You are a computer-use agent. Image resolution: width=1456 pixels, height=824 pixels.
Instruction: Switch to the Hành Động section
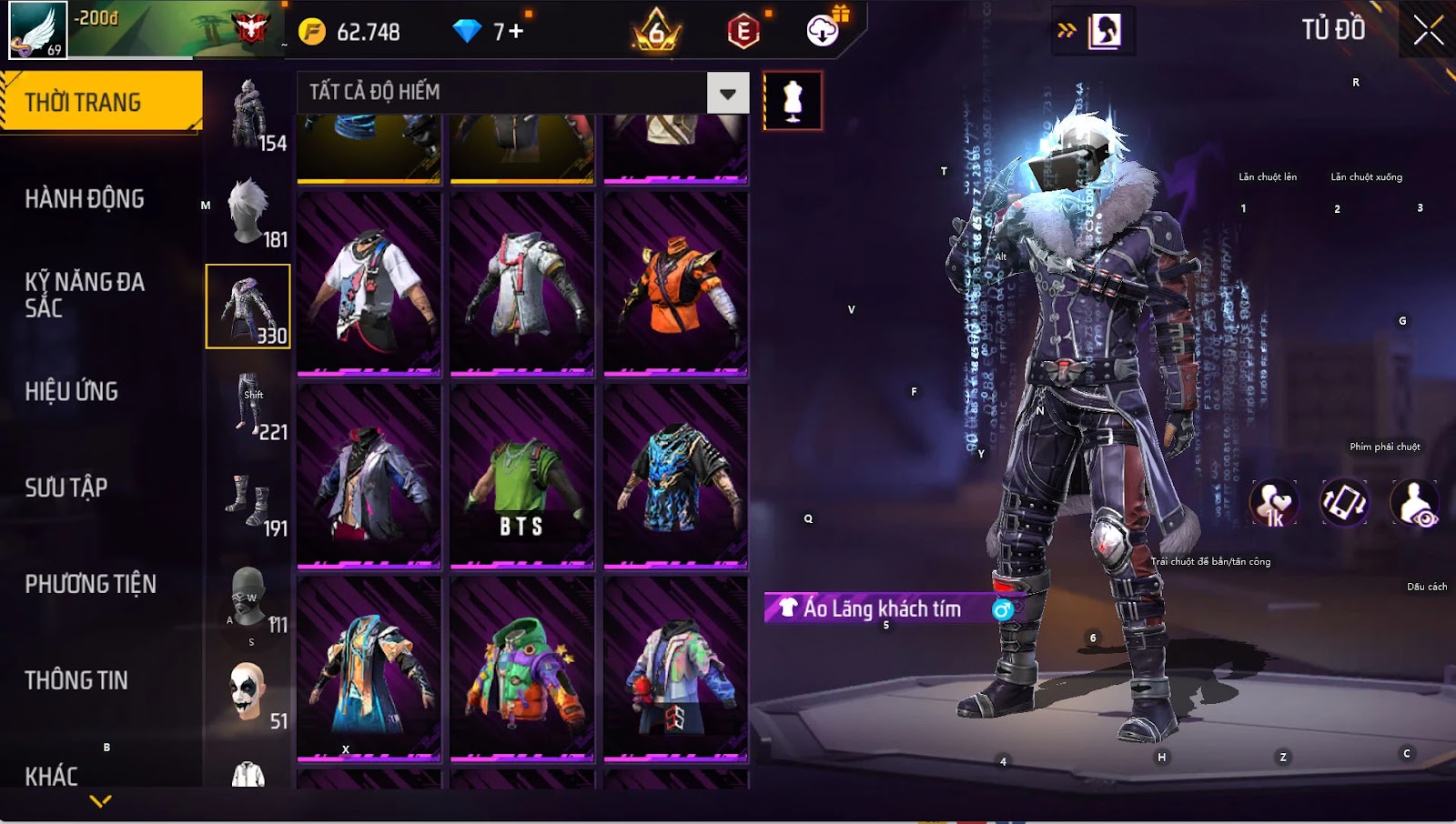point(85,198)
